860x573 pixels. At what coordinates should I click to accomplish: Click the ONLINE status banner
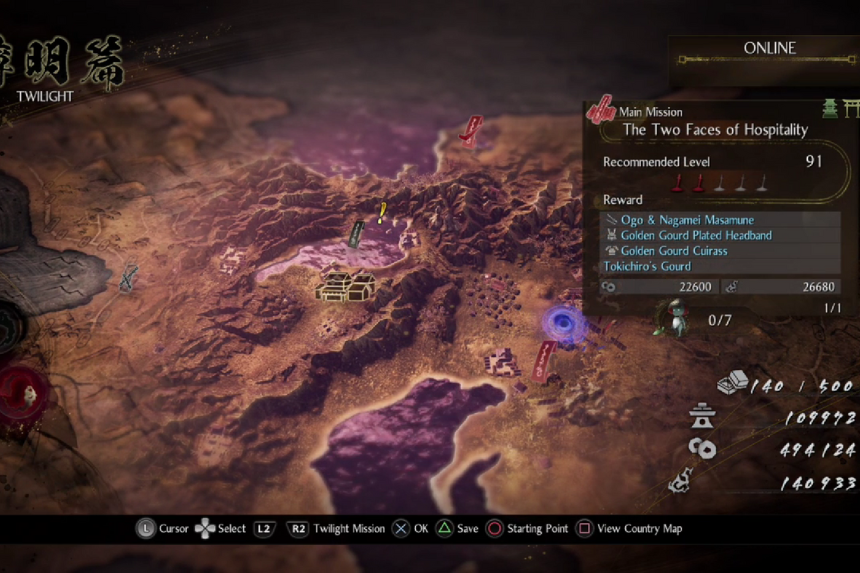[x=769, y=49]
